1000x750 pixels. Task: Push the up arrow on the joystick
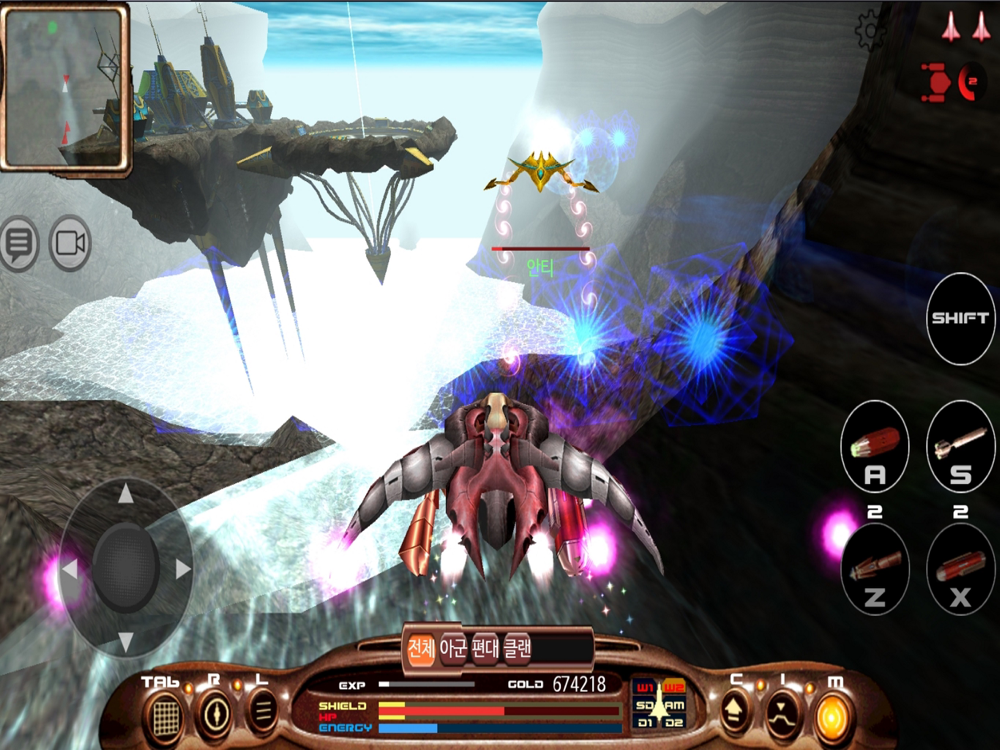pos(126,494)
